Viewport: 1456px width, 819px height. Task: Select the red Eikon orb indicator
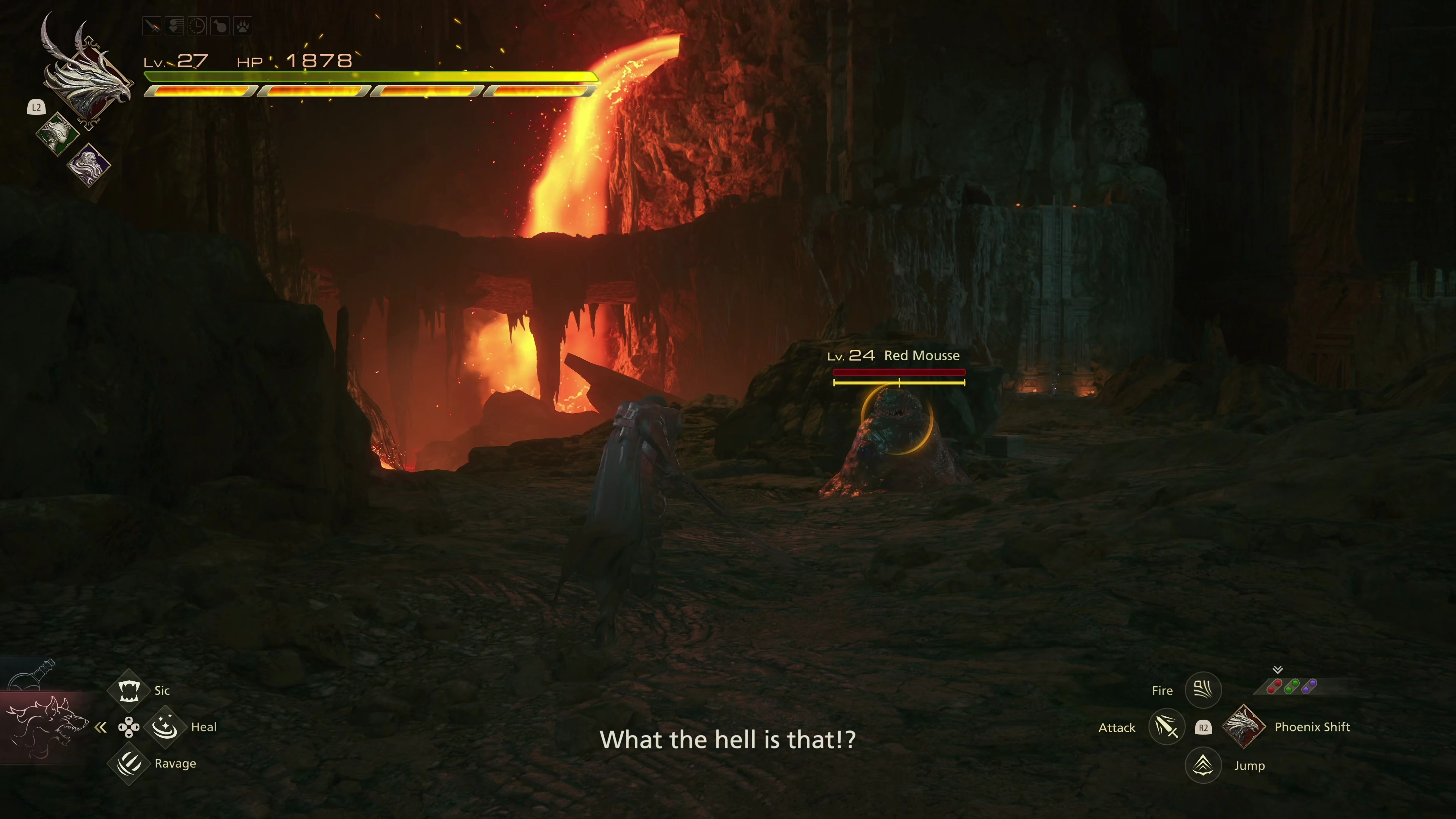tap(1274, 687)
